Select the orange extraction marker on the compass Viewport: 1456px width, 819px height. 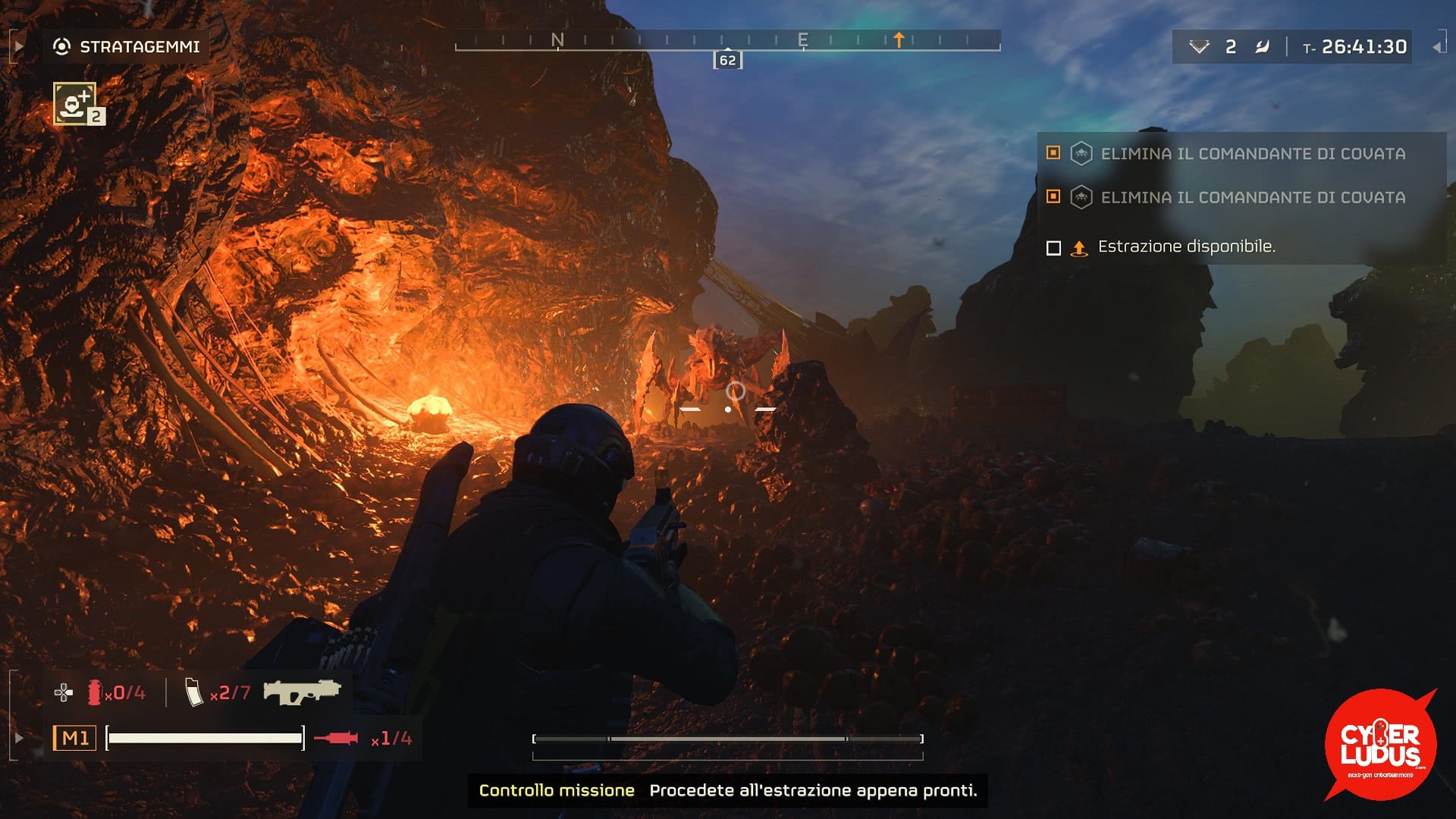(x=899, y=39)
